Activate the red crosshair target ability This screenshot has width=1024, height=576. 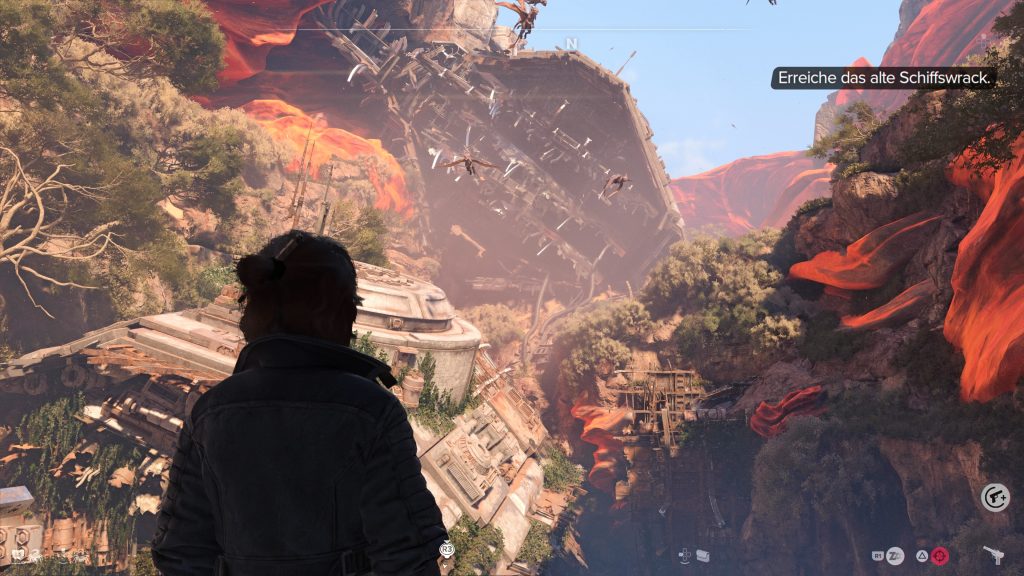[940, 555]
